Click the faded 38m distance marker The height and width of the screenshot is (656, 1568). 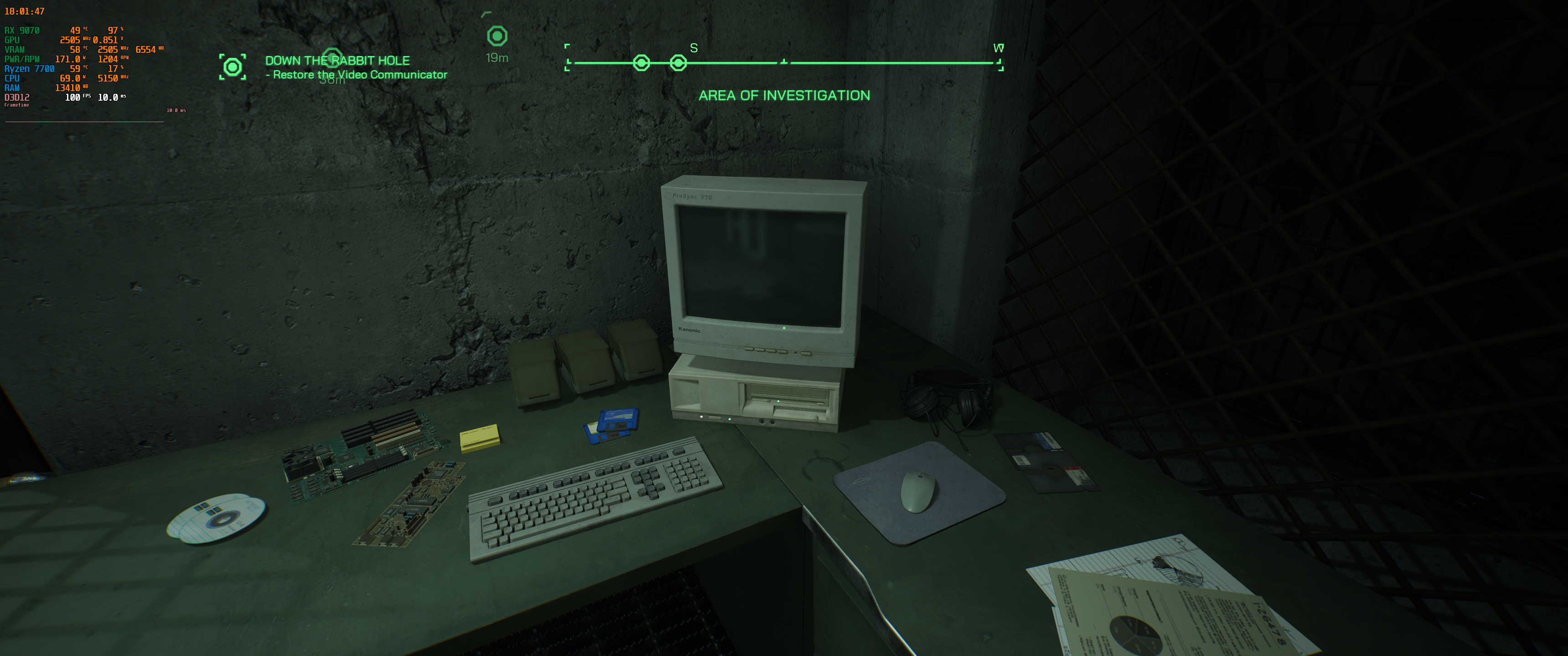tap(332, 80)
